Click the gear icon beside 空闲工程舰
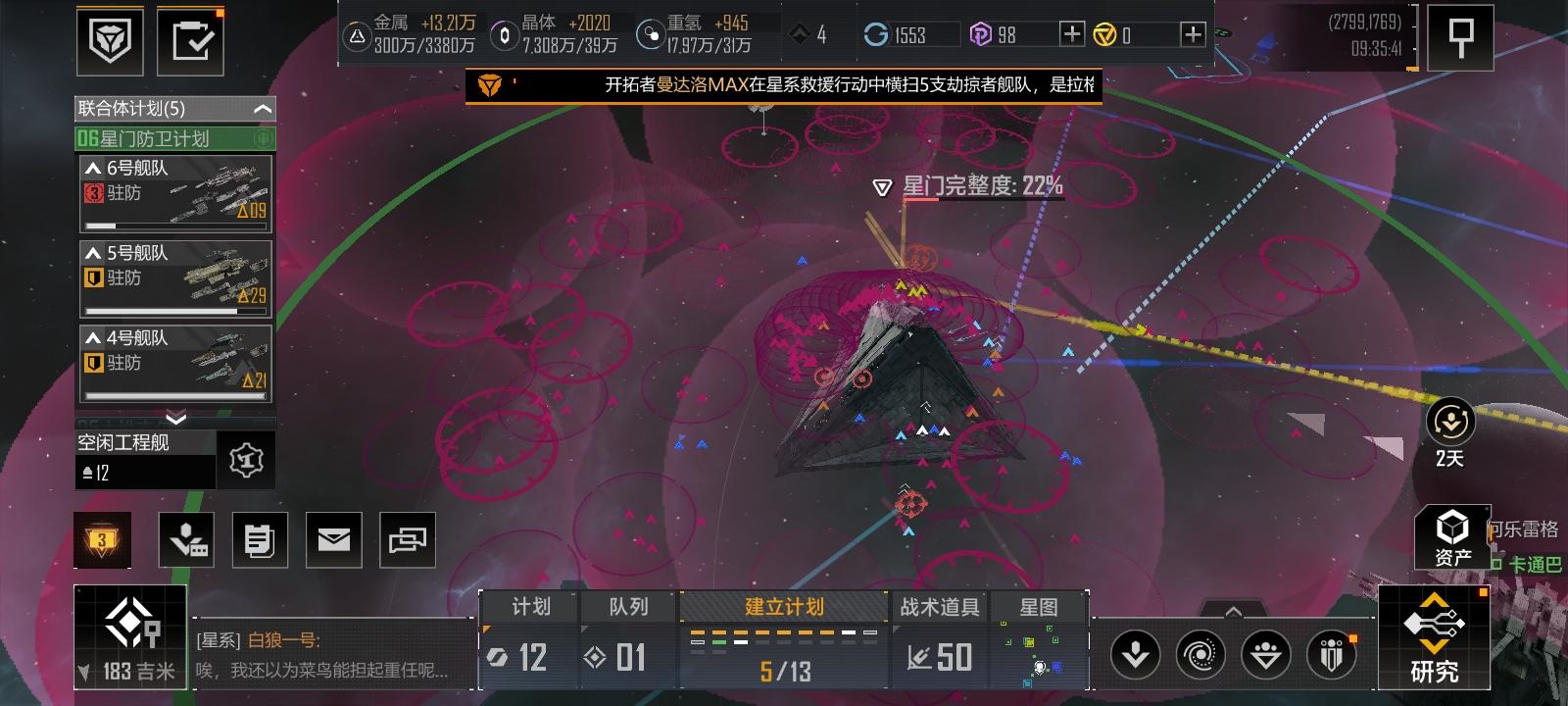Image resolution: width=1568 pixels, height=706 pixels. coord(244,459)
